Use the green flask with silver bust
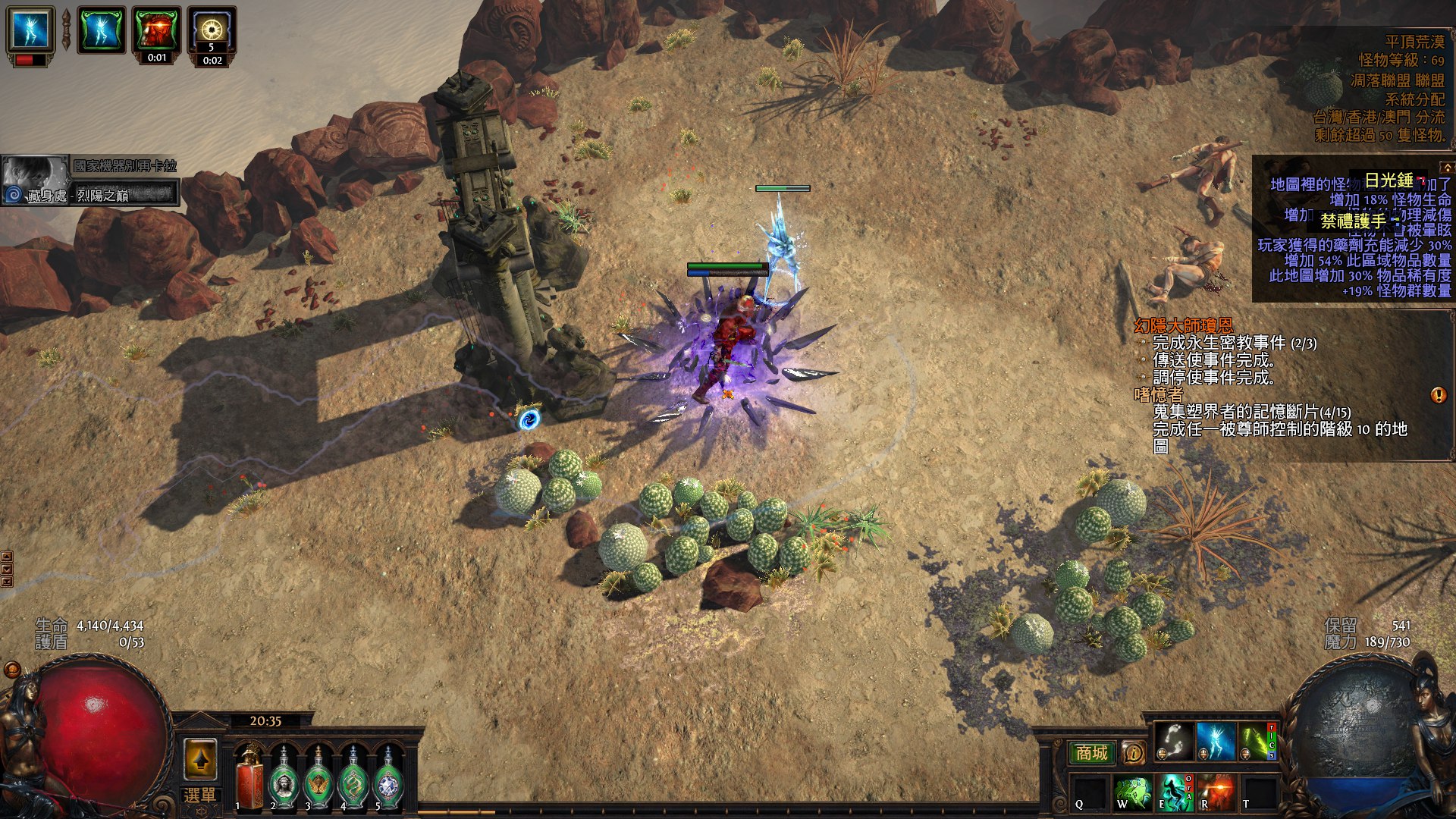Screen dimensions: 1456x819 point(284,779)
